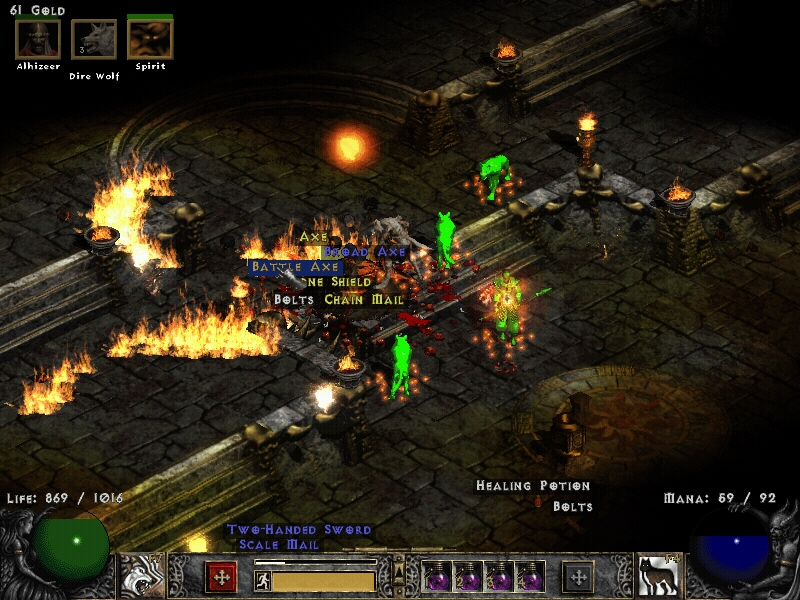Click the Dire Wolf summon portrait

pyautogui.click(x=93, y=40)
